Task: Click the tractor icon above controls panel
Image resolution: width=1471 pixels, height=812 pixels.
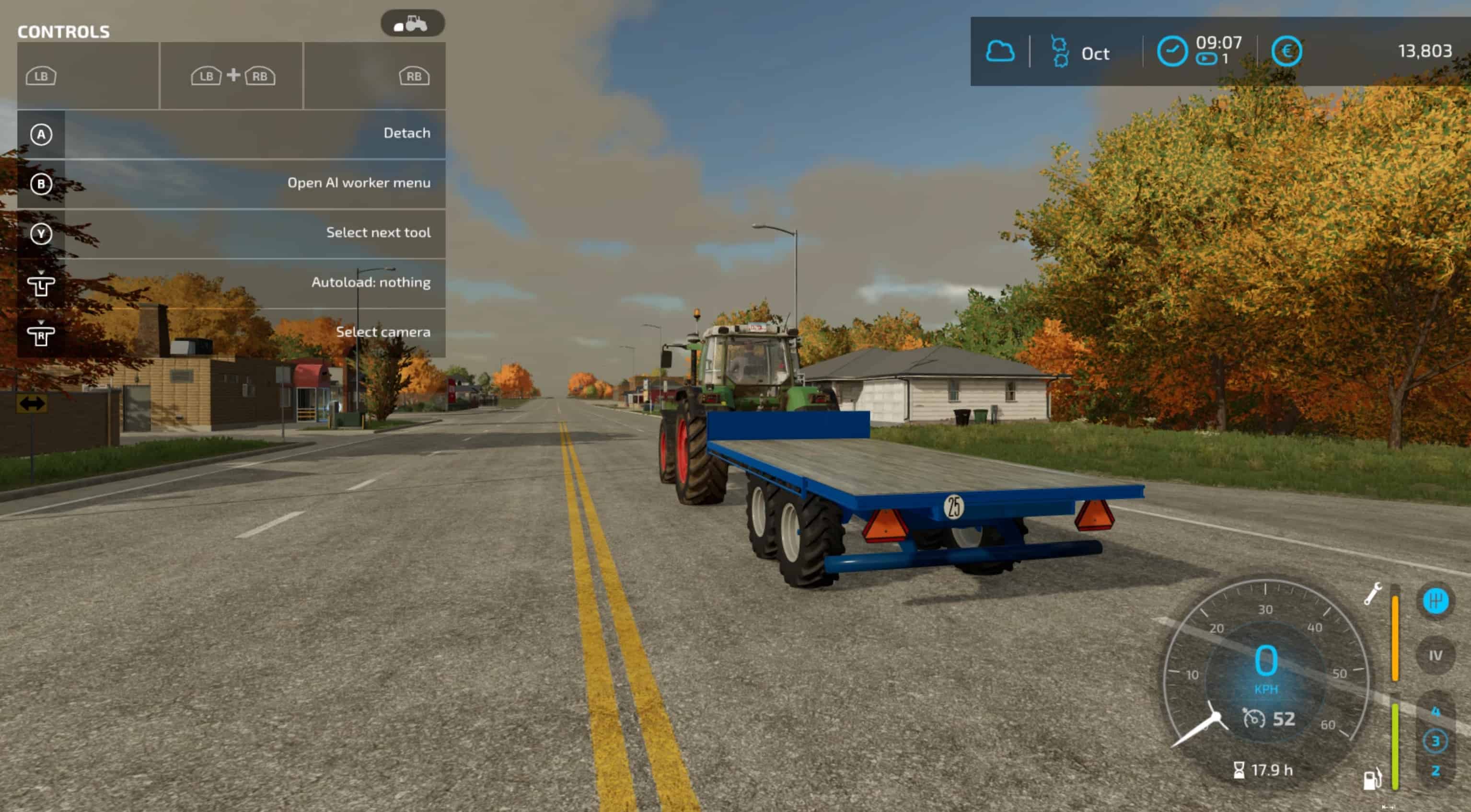Action: 412,24
